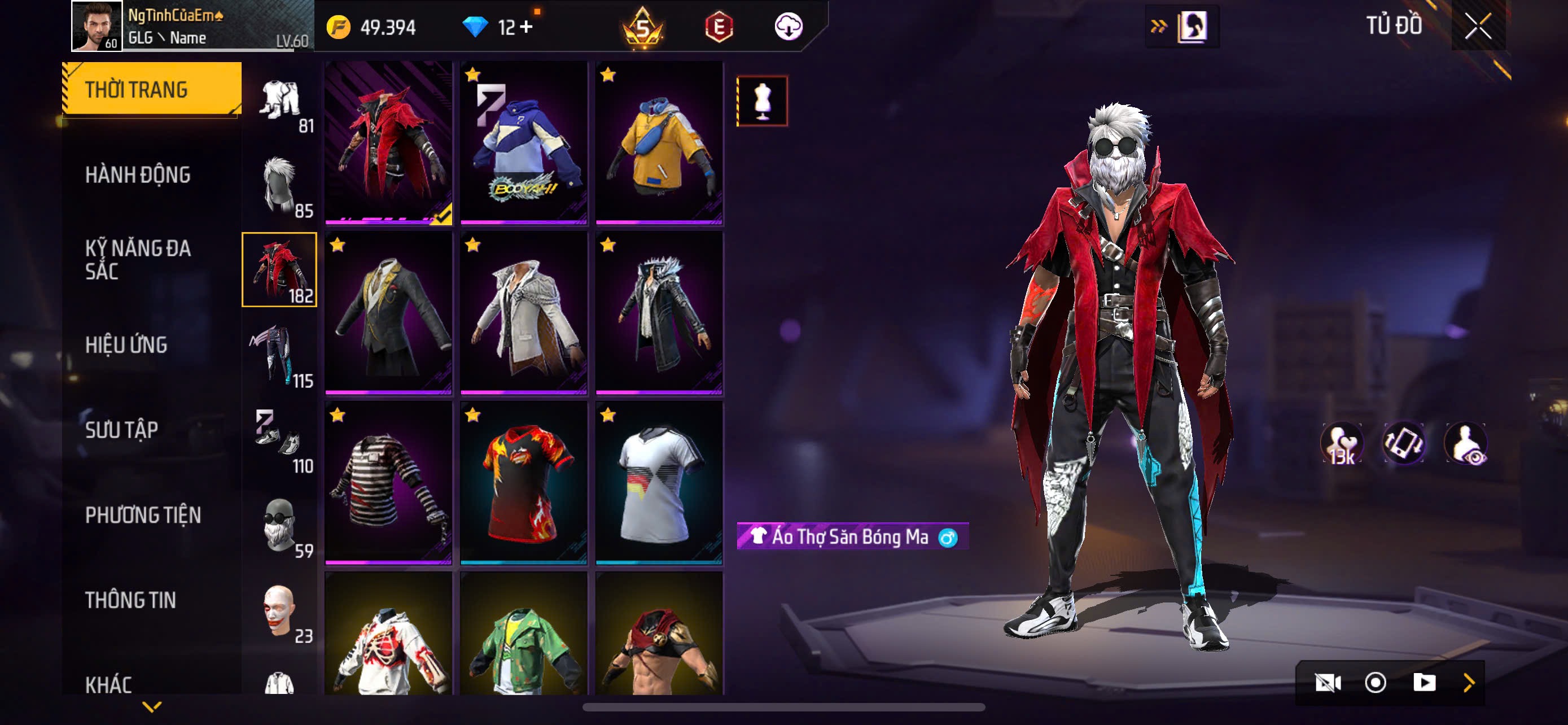Select the shoes category icon

[x=279, y=440]
